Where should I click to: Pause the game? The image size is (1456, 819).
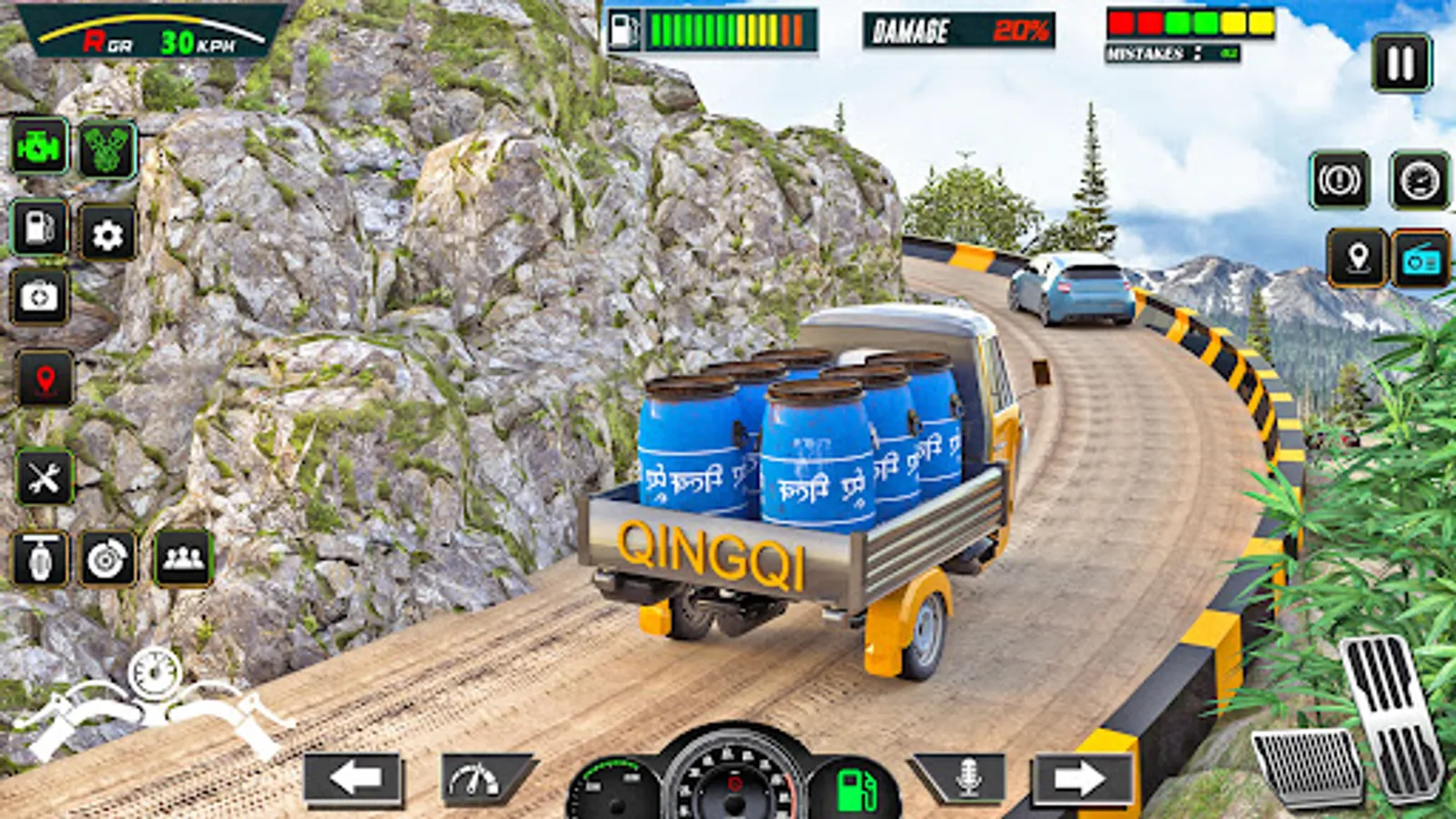1400,63
